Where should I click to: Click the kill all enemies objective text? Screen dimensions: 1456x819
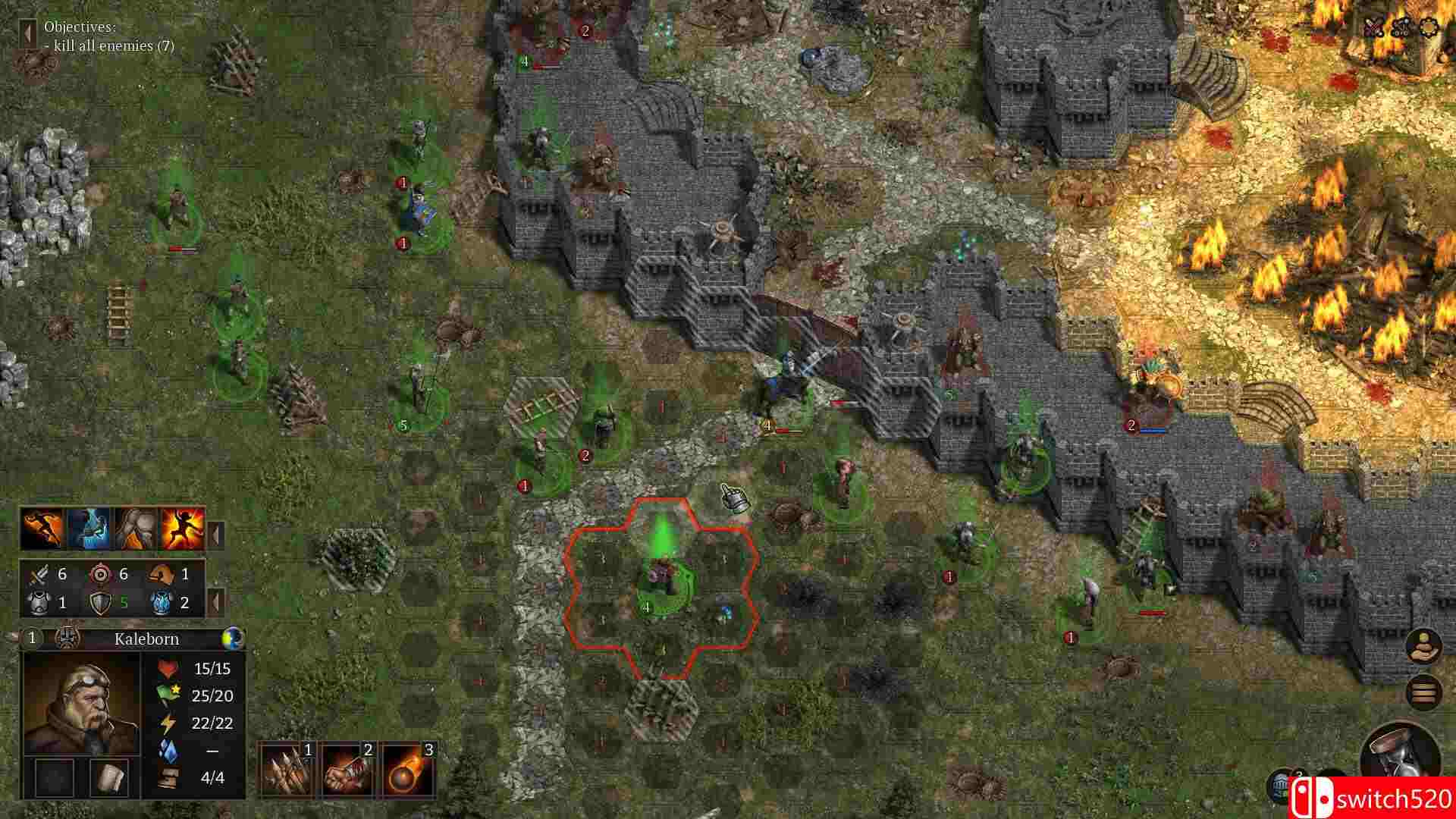[x=110, y=45]
